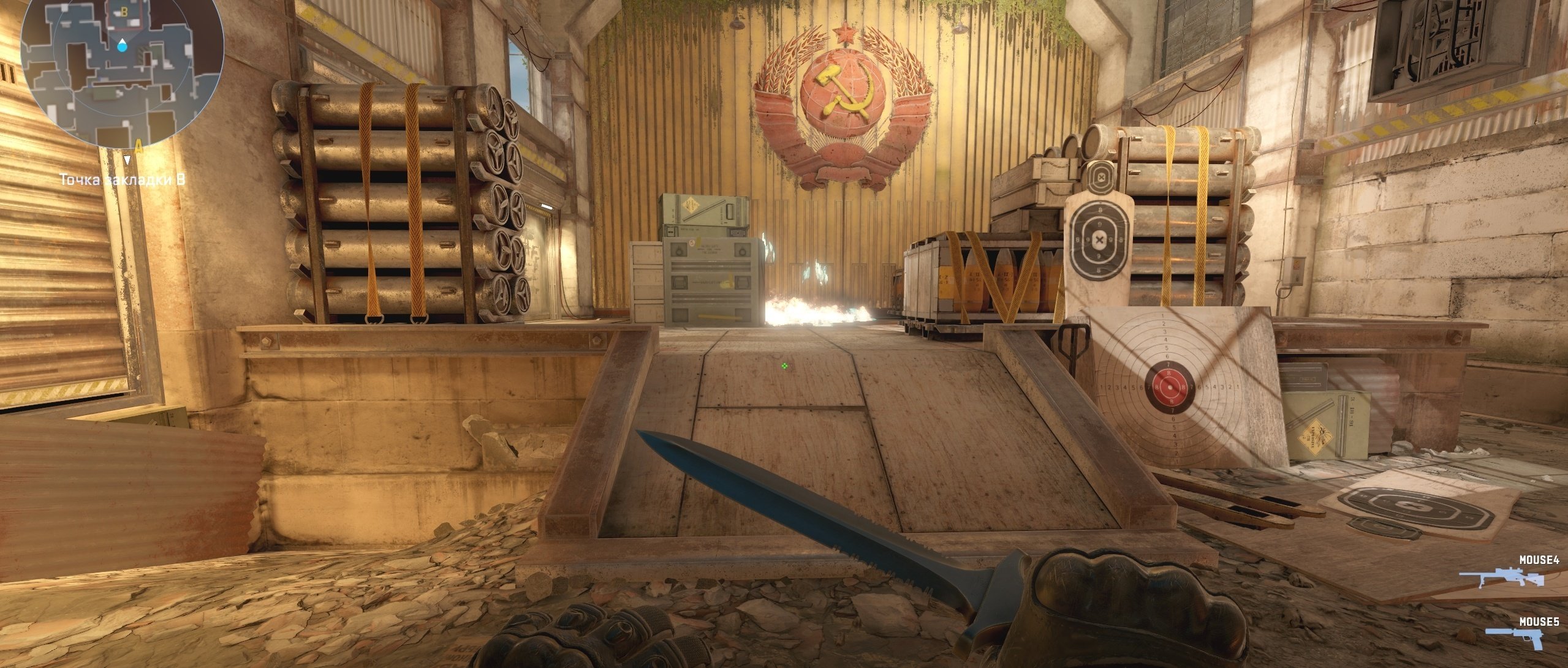Click the B site marker on the radar
The image size is (1568, 668).
(124, 12)
